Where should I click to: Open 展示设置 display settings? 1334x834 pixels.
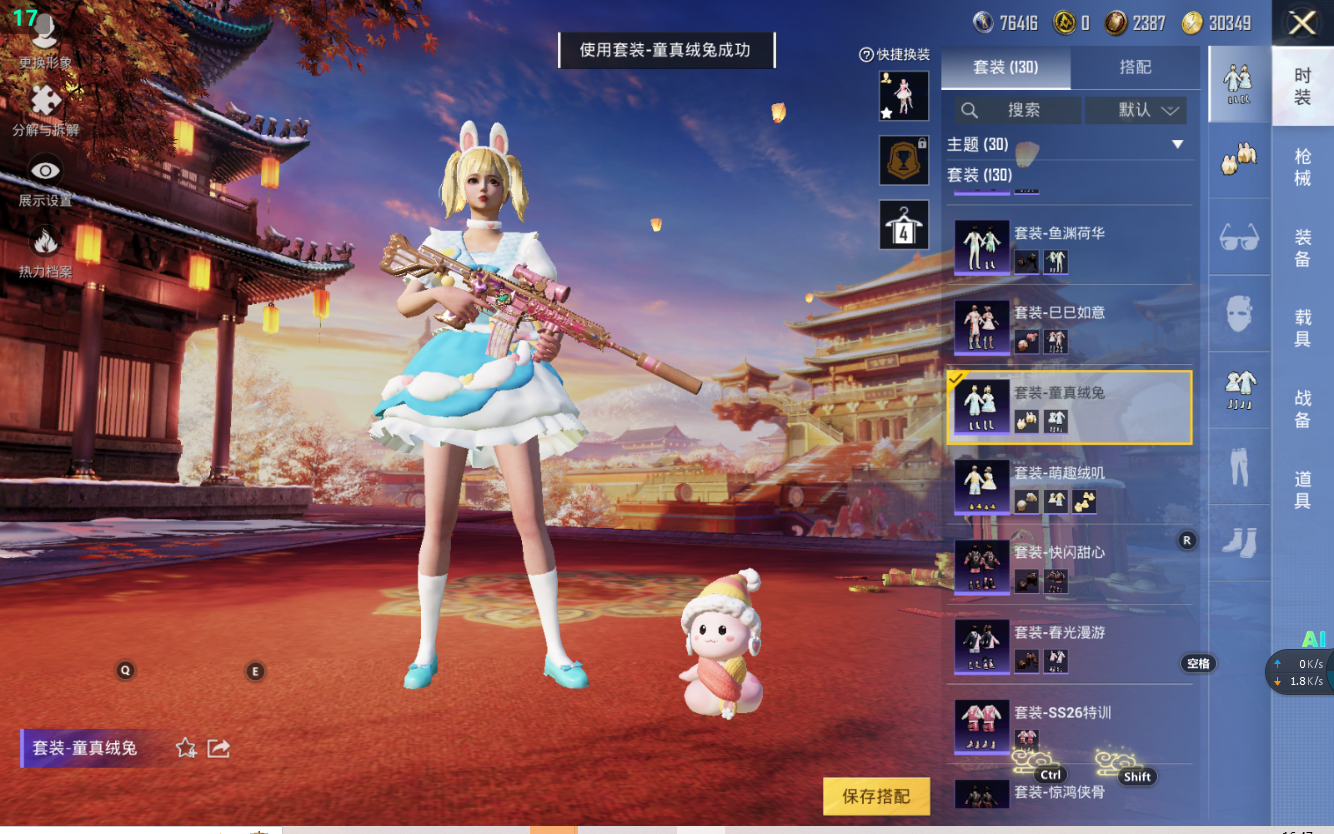point(45,180)
